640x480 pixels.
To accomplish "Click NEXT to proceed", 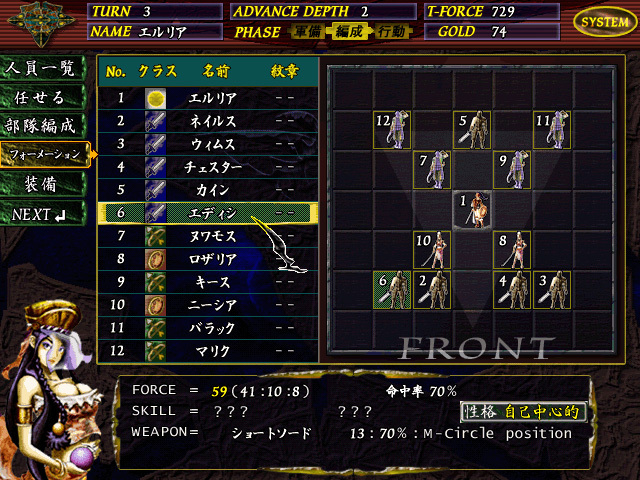I will pyautogui.click(x=41, y=214).
